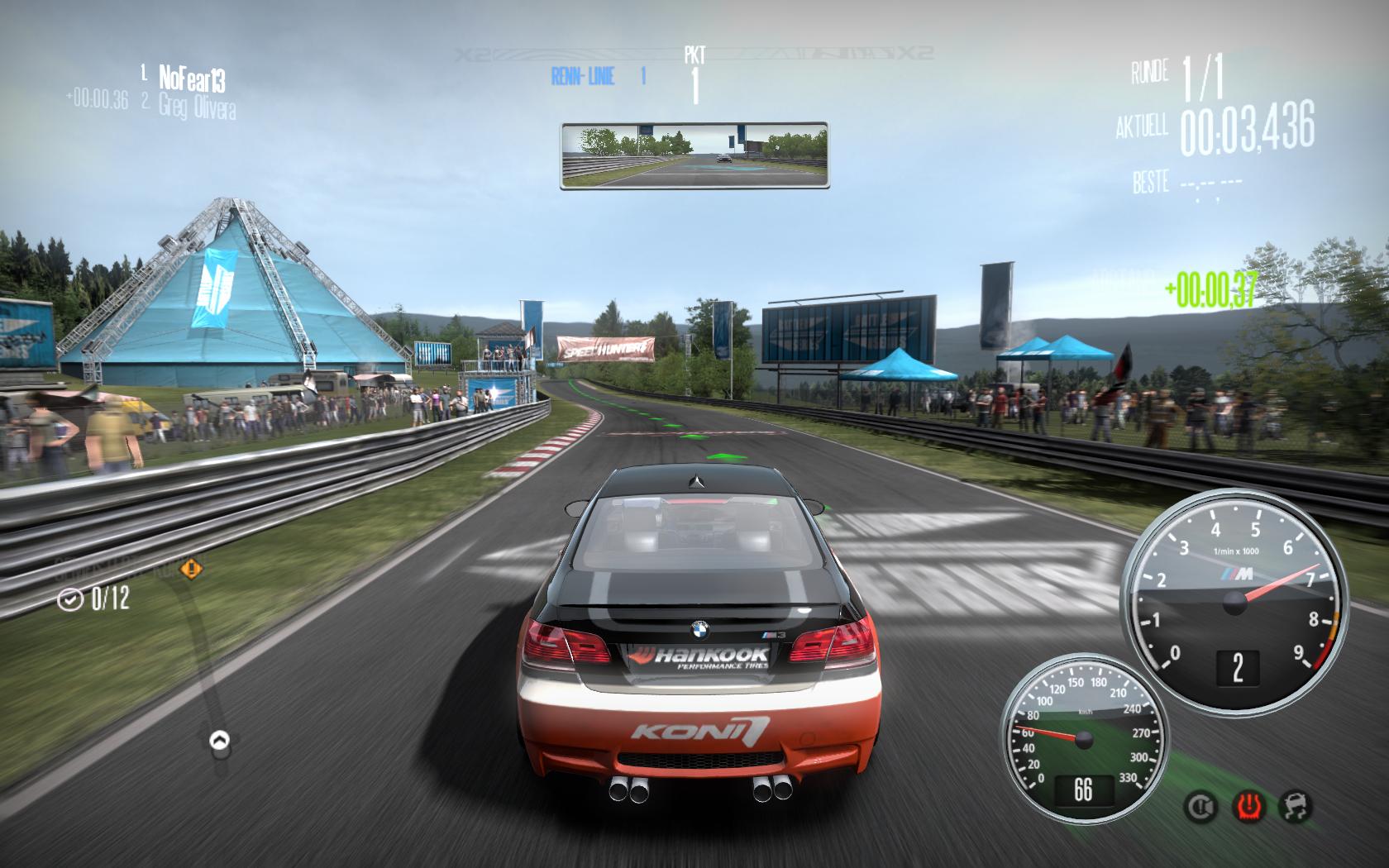Click the orange diamond warning marker on track map

click(x=192, y=569)
